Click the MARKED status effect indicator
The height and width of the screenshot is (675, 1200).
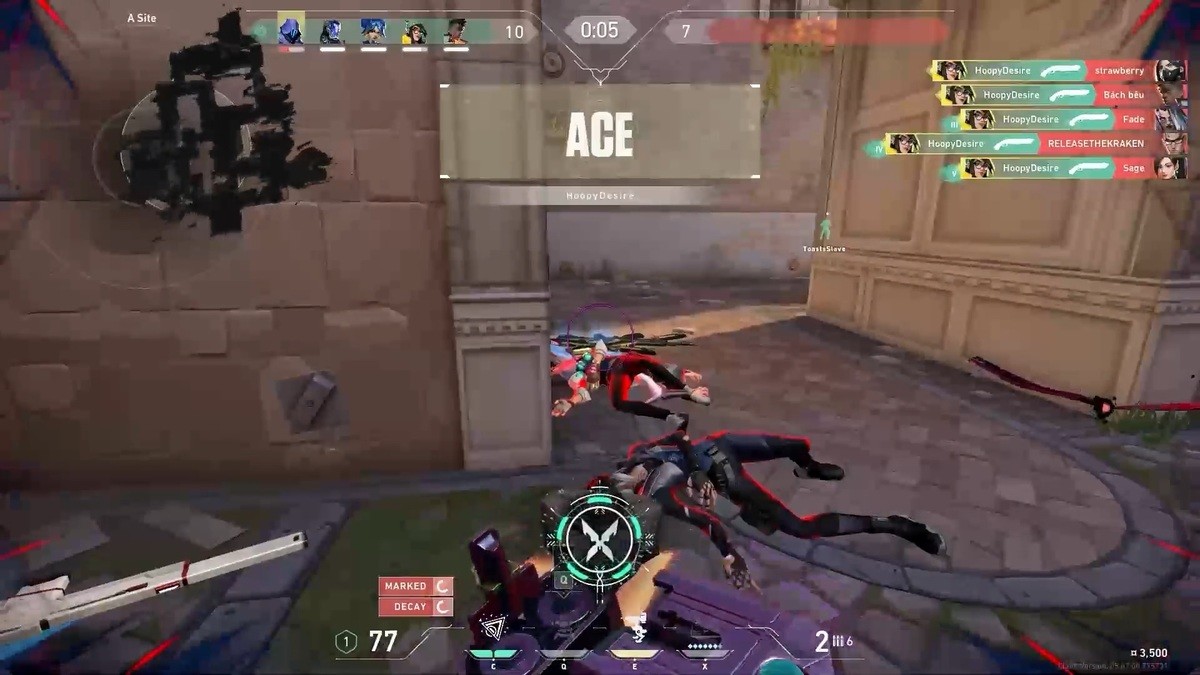[x=415, y=586]
